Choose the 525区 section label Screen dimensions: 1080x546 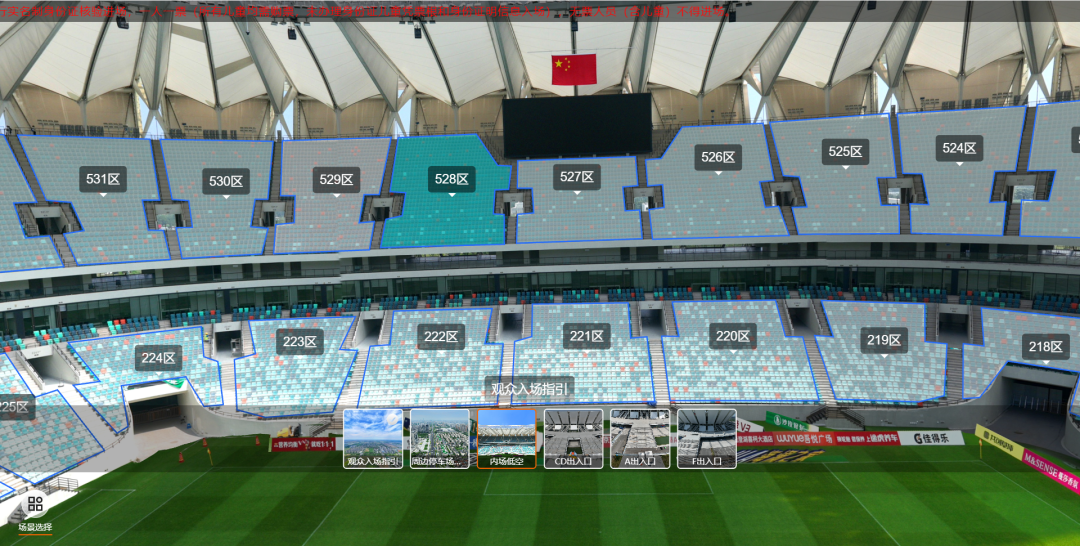click(x=845, y=151)
